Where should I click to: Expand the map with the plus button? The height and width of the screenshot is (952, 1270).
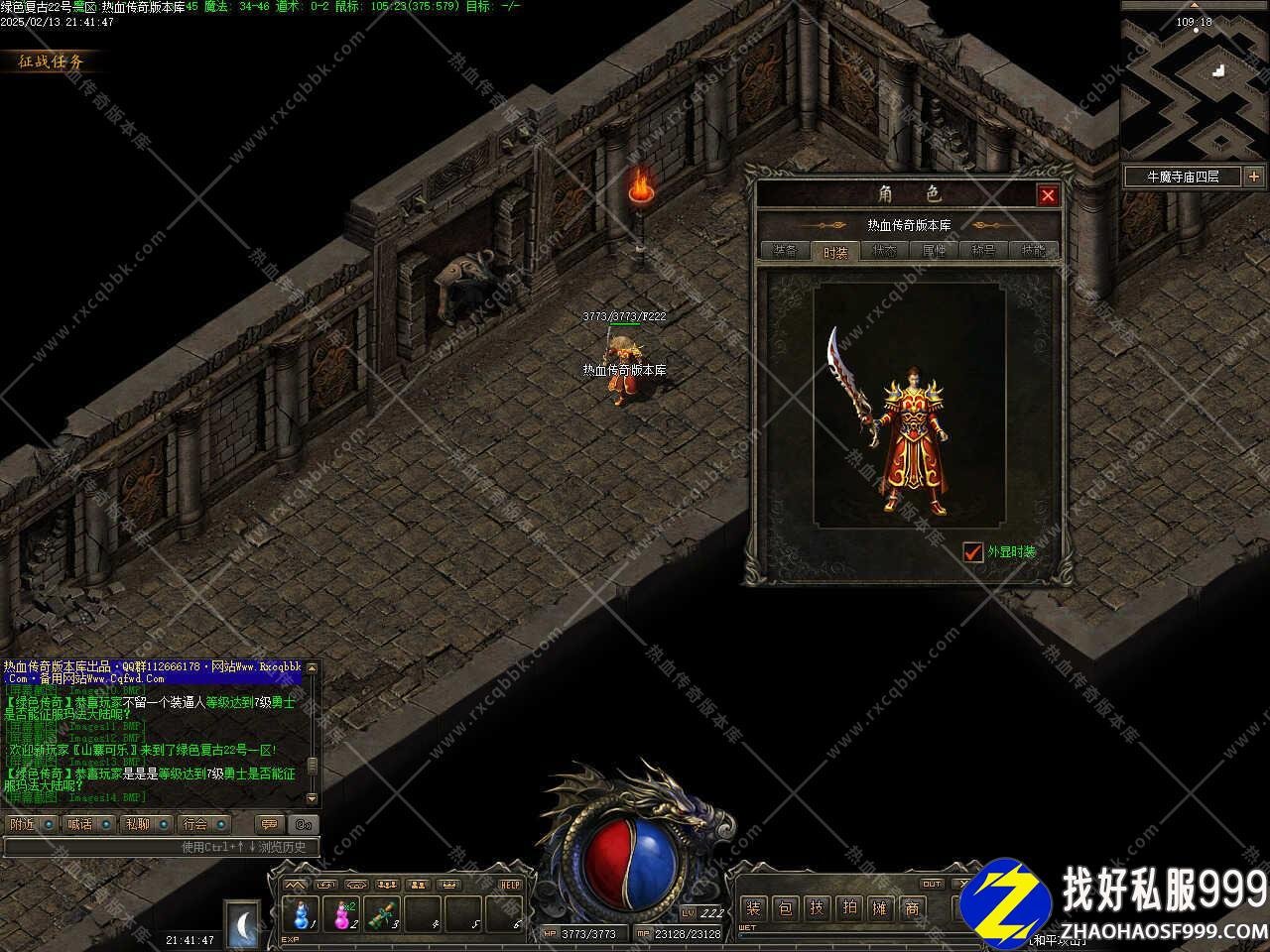tap(1254, 177)
